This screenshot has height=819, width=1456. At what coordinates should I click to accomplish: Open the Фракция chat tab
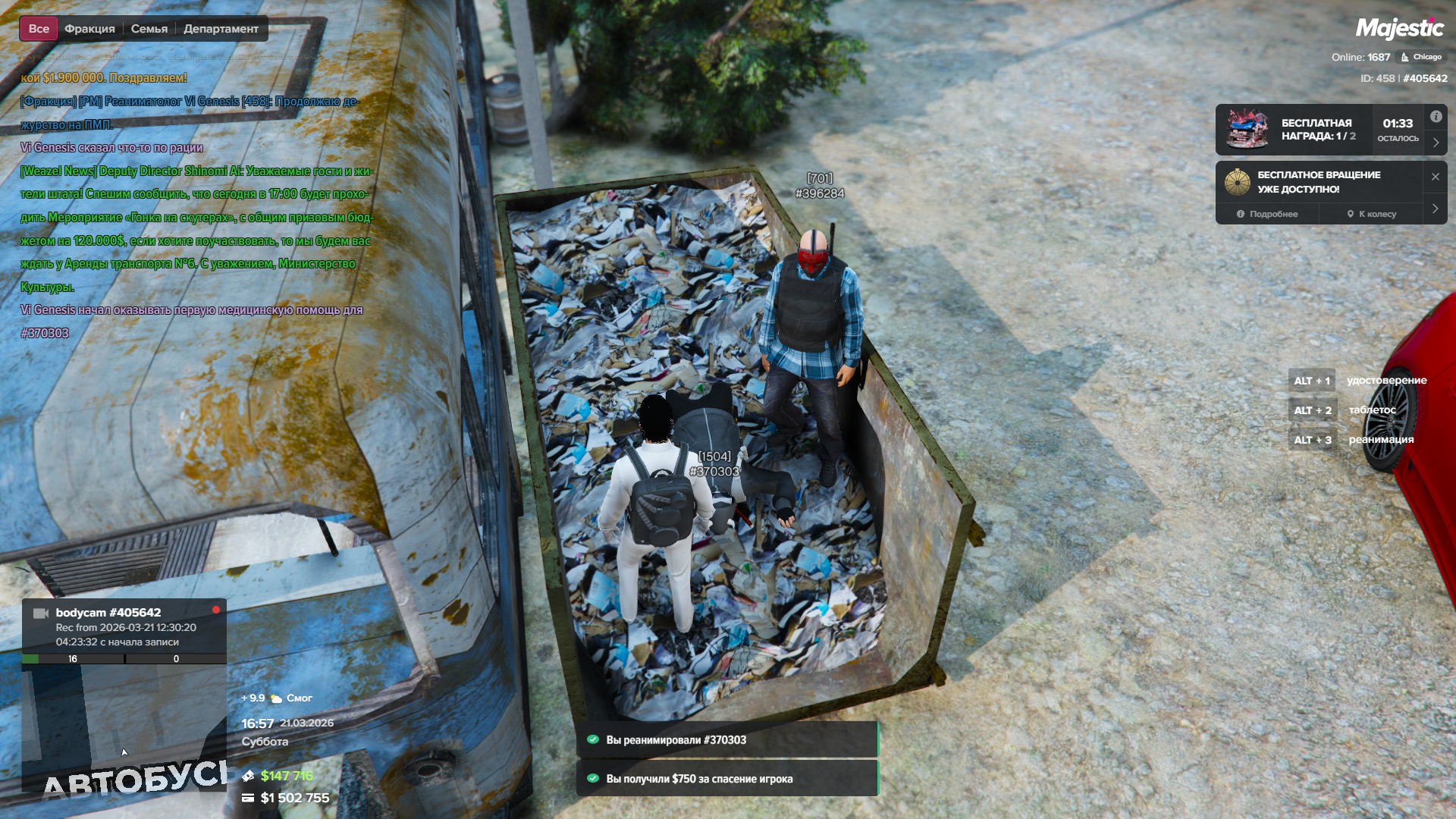coord(89,29)
